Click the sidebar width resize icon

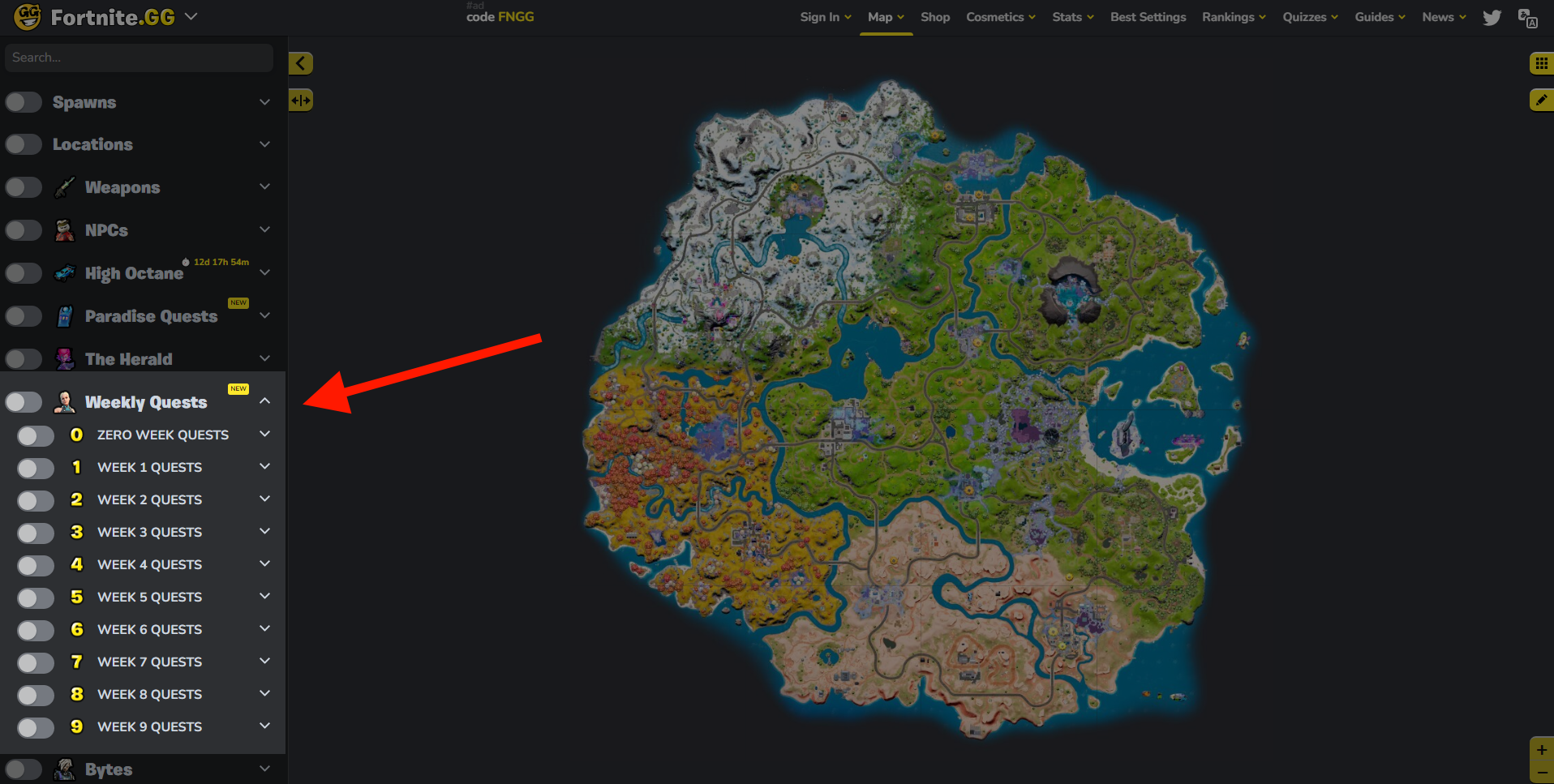tap(300, 99)
